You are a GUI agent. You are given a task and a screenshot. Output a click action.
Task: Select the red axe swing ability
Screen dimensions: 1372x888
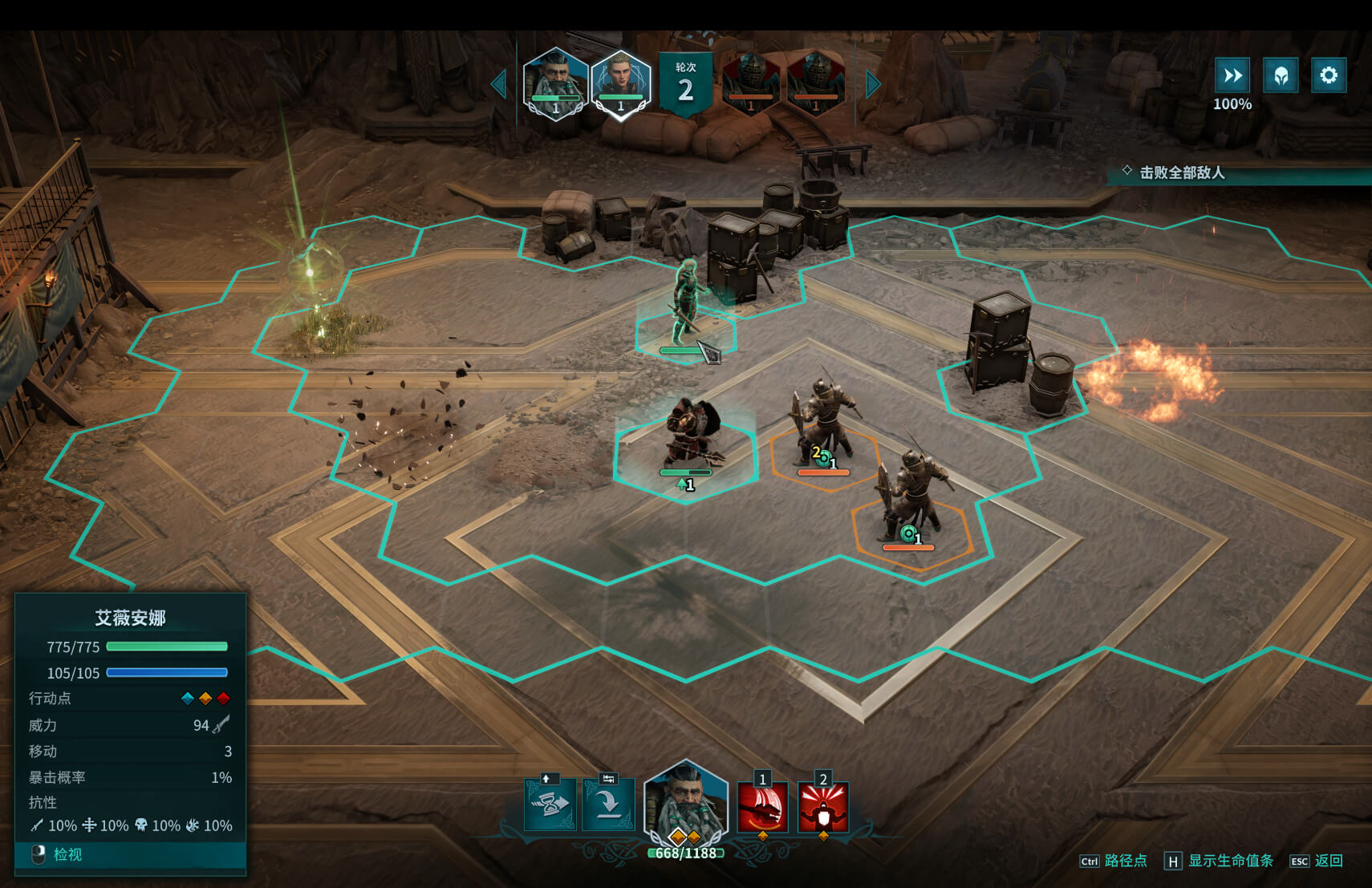[x=762, y=807]
